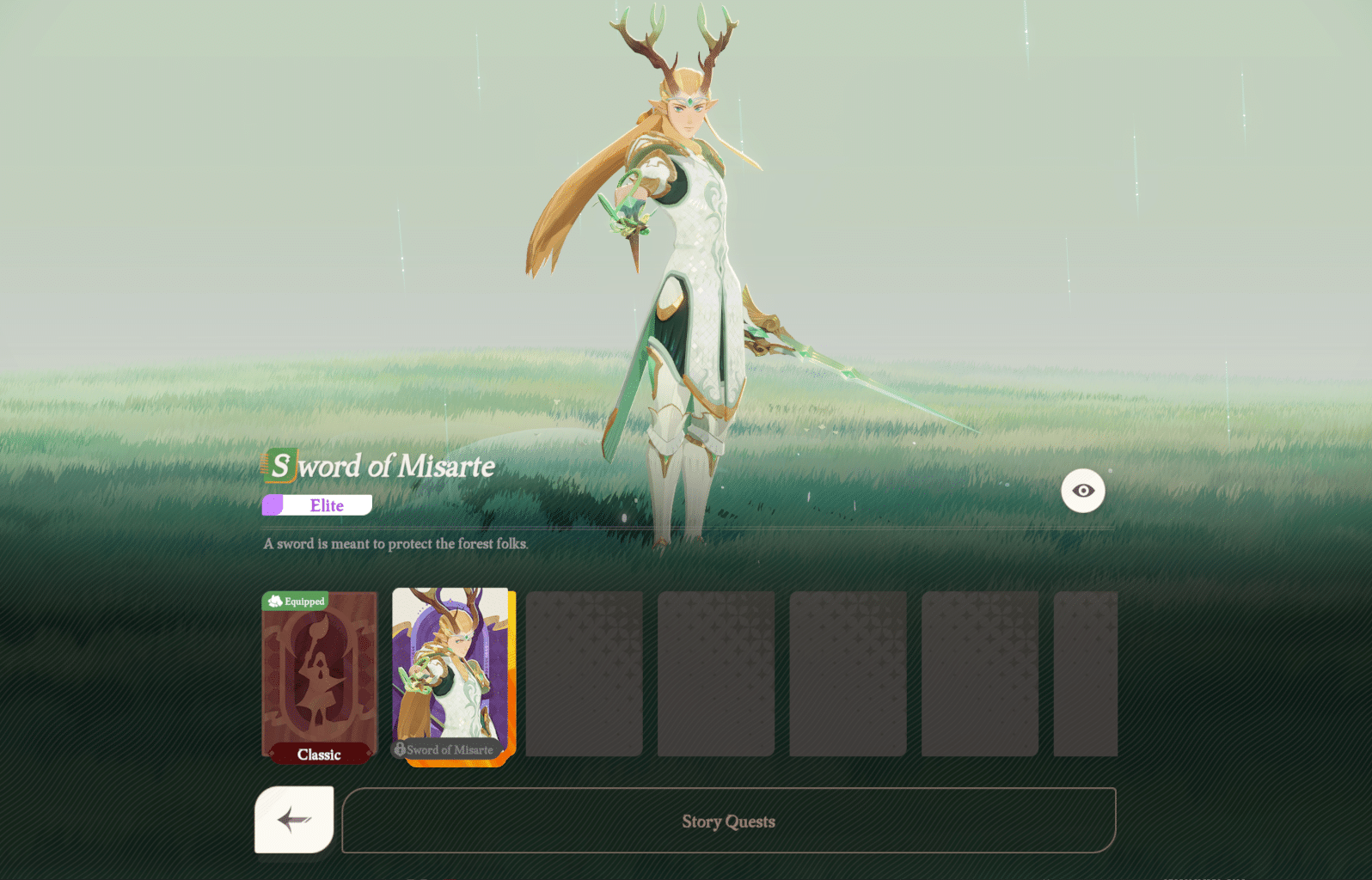
Task: Open Story Quests
Action: pyautogui.click(x=729, y=821)
